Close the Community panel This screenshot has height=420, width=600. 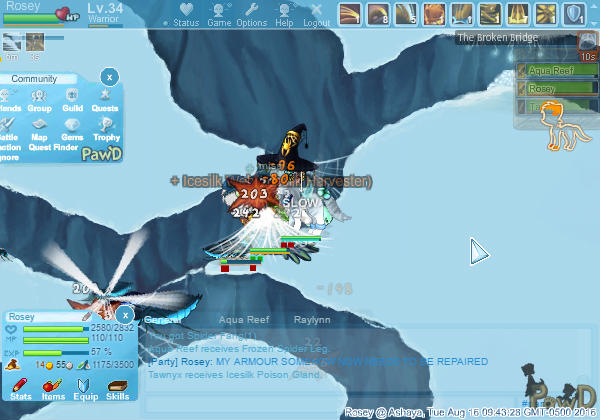pos(110,76)
